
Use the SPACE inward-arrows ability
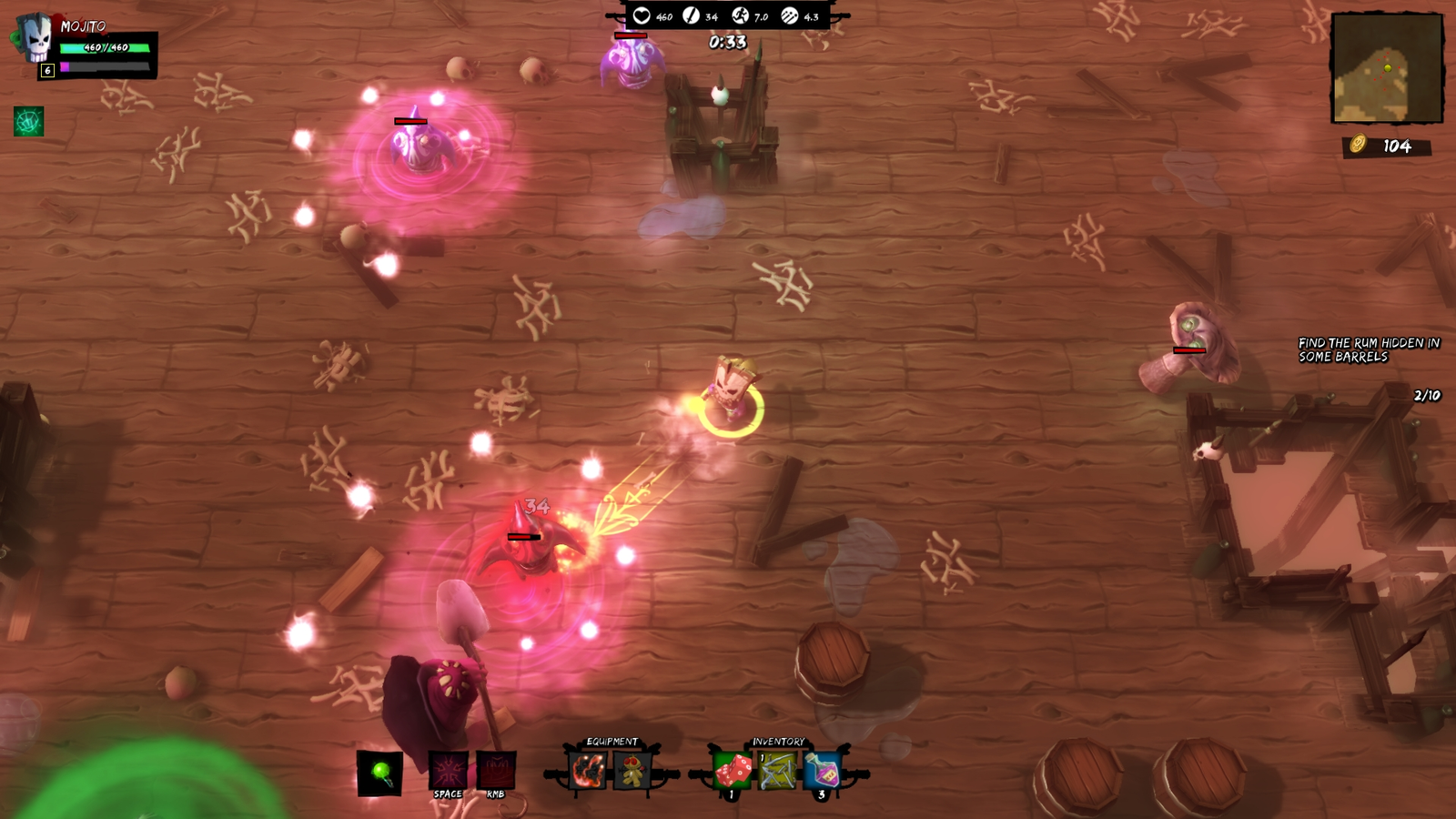(x=448, y=771)
